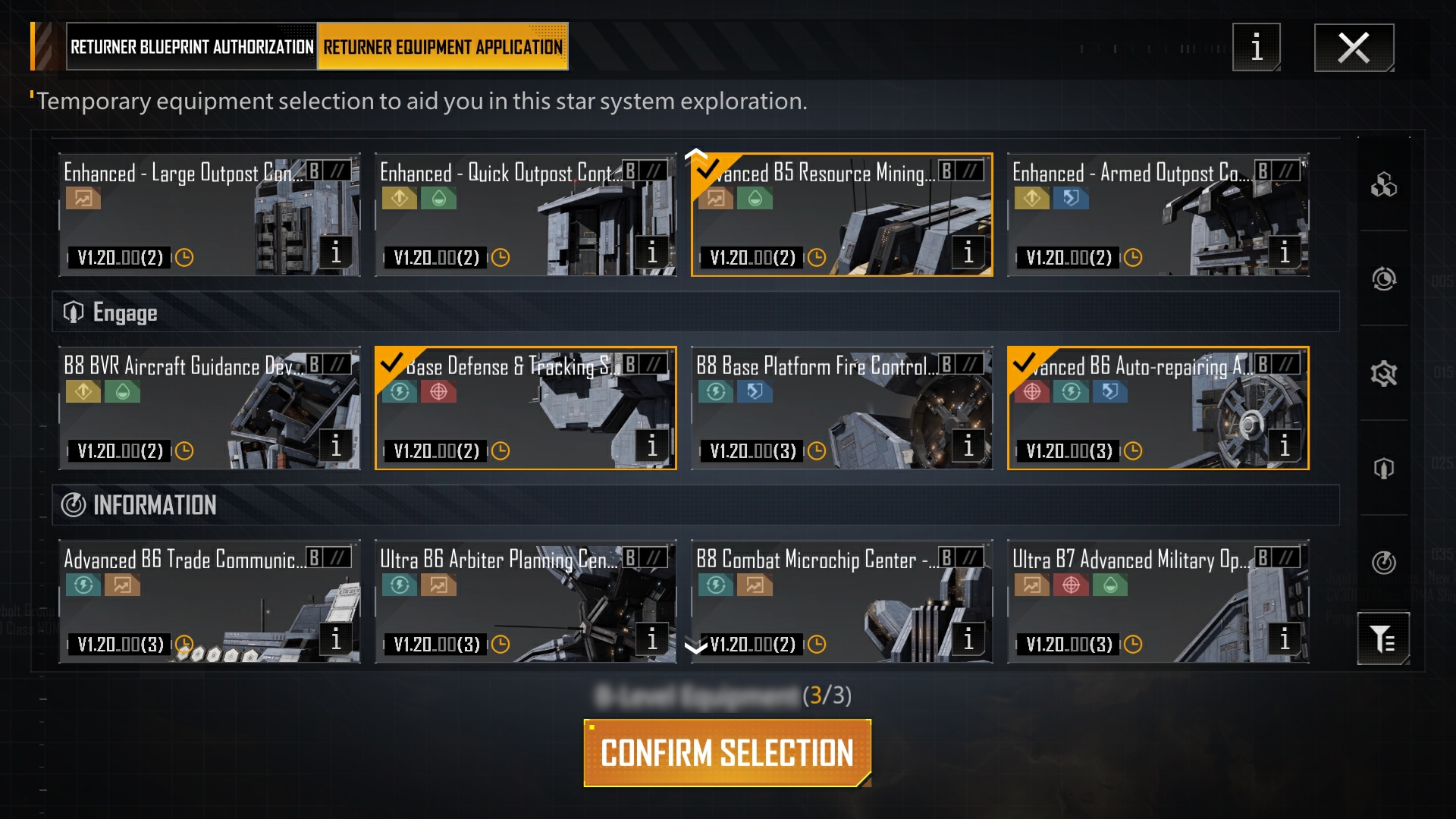Switch to Returner Blueprint Authorization tab
1456x819 pixels.
coord(191,47)
